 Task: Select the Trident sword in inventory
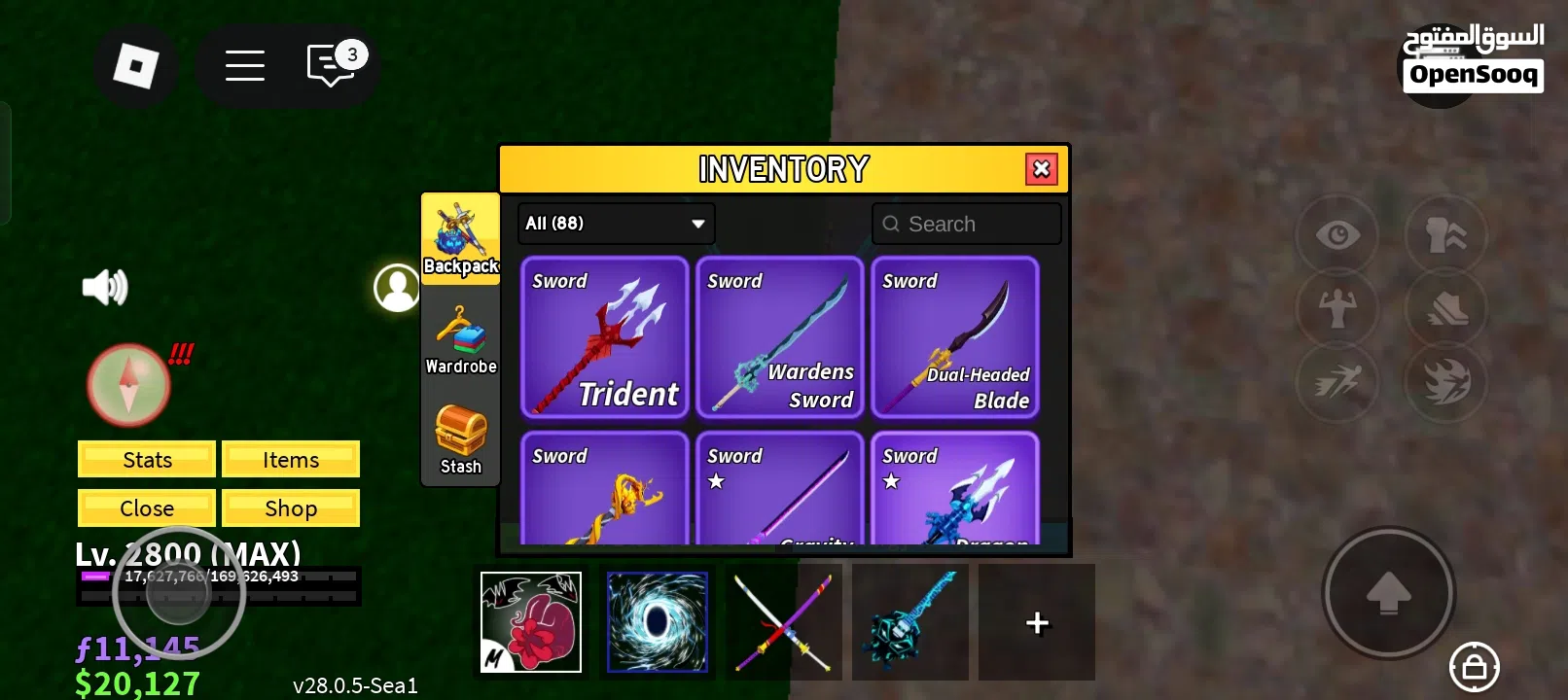pyautogui.click(x=604, y=337)
